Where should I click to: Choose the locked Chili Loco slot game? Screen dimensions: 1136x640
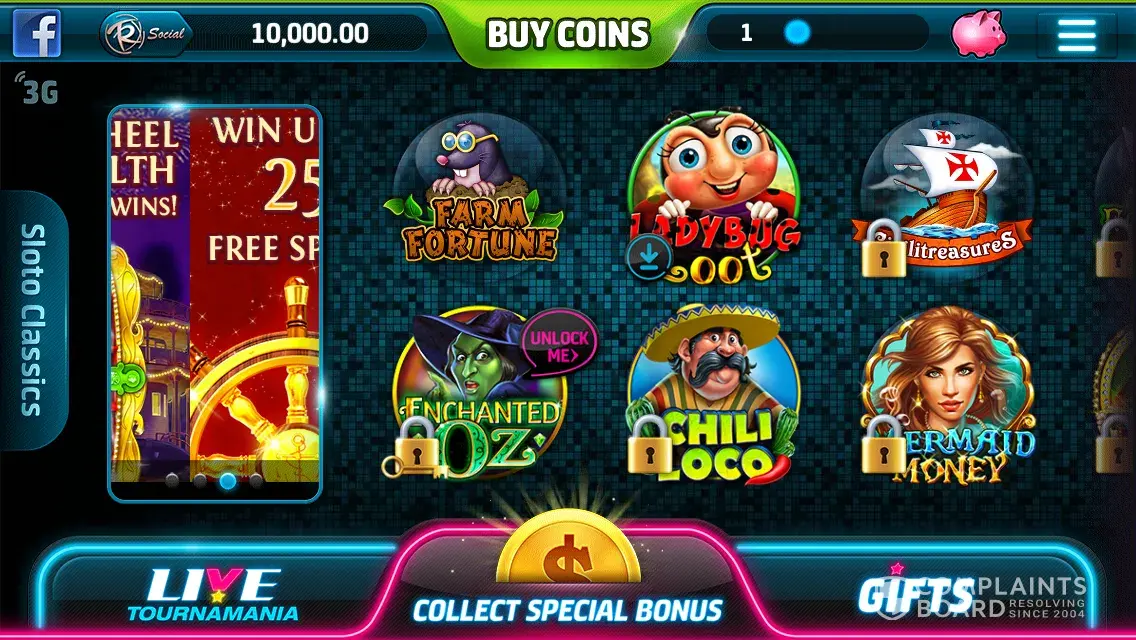pyautogui.click(x=714, y=395)
